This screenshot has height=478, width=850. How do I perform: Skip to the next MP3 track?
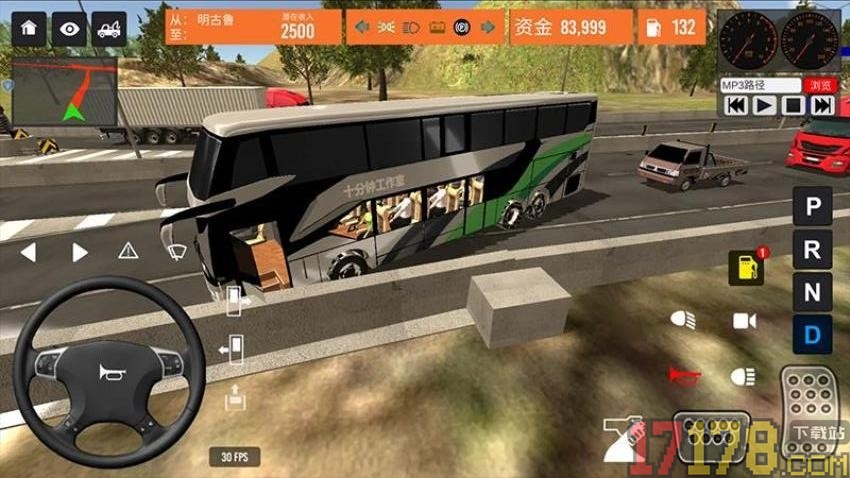point(821,105)
